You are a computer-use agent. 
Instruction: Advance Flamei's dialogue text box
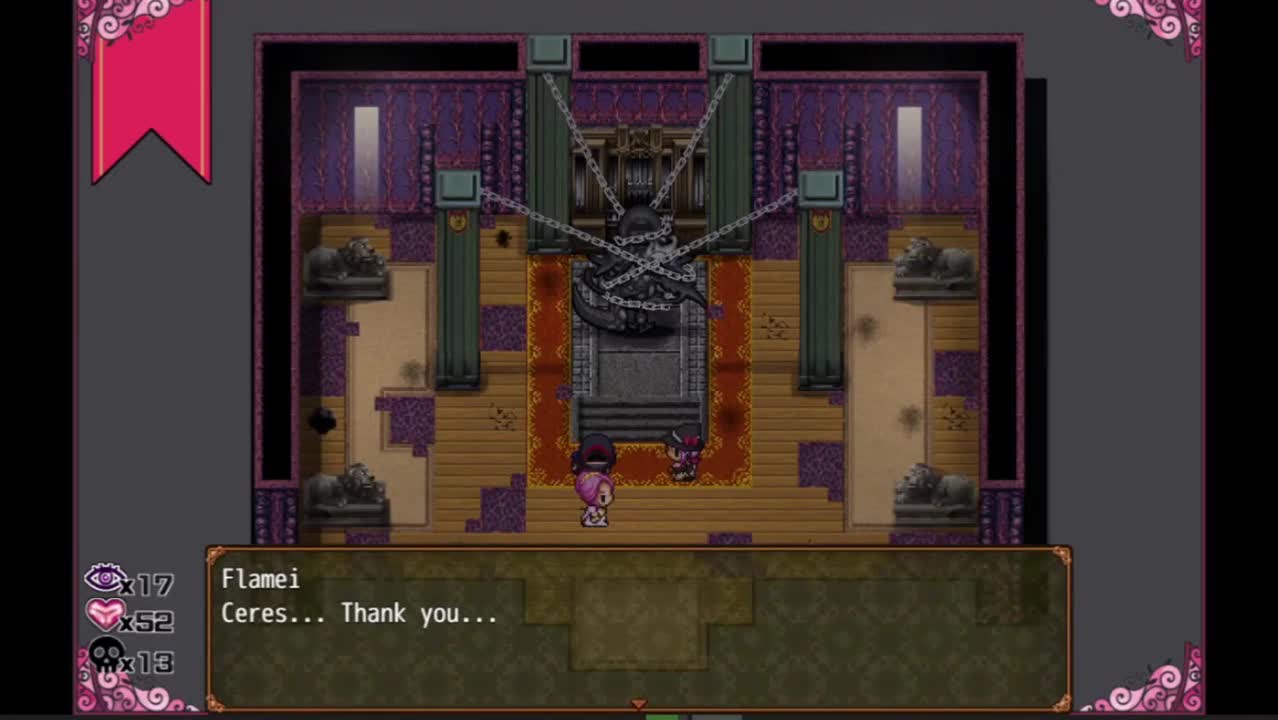coord(638,628)
